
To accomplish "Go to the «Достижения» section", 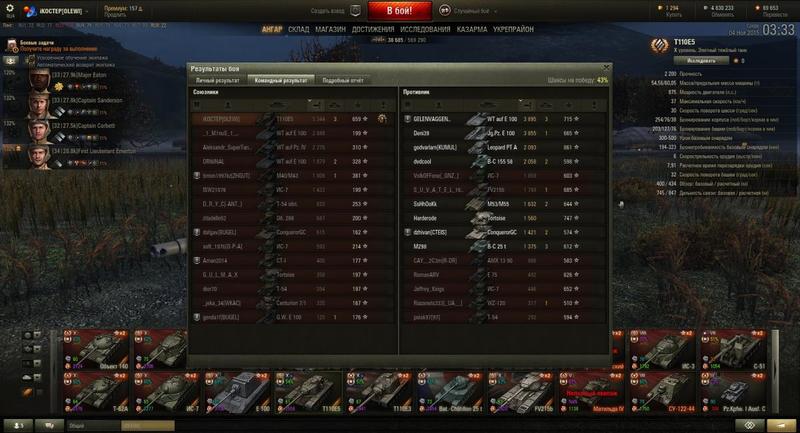I will pos(372,29).
